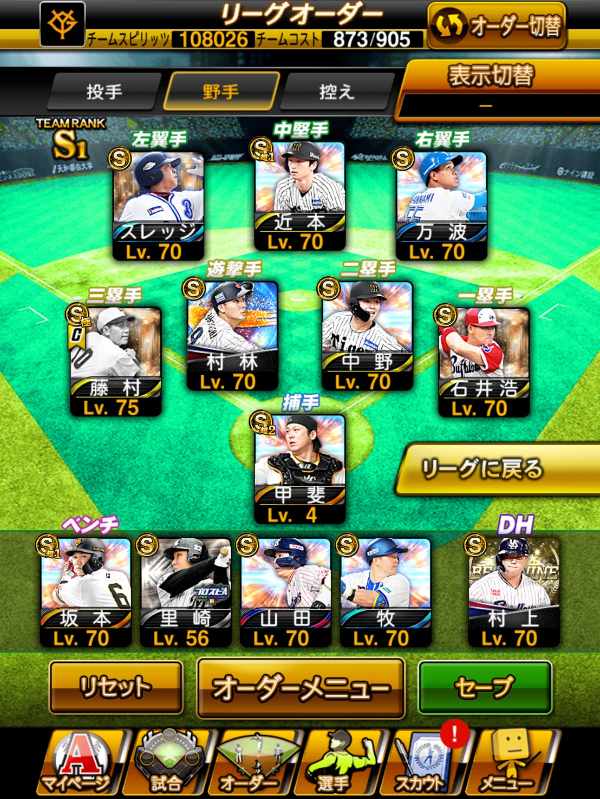Image resolution: width=600 pixels, height=799 pixels.
Task: Click the リセット button
Action: tap(116, 688)
